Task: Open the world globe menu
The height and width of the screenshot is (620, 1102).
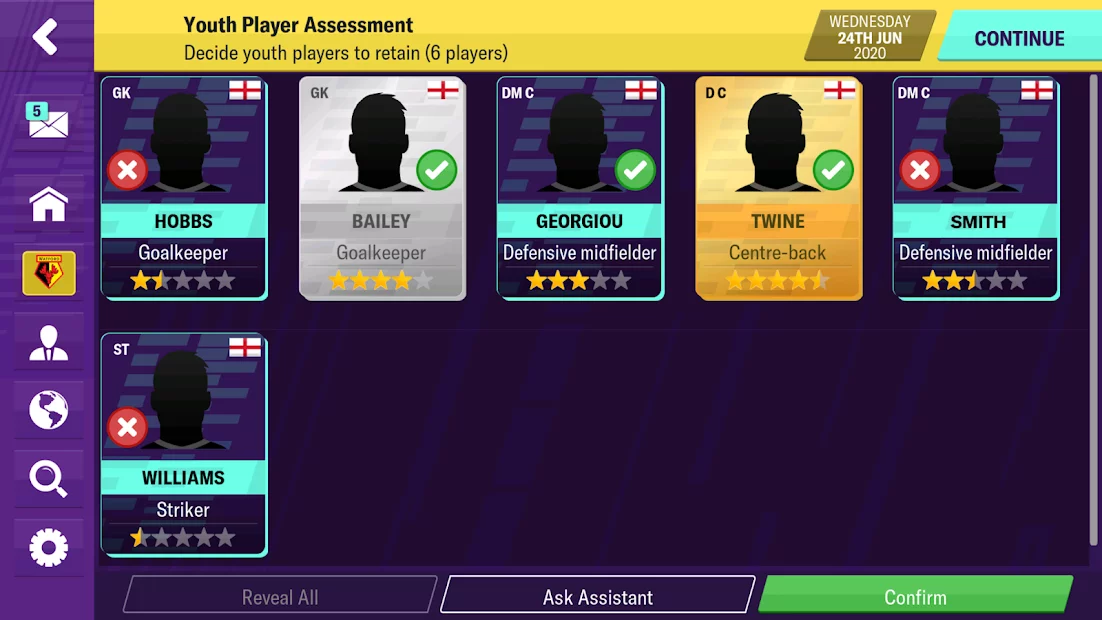Action: click(48, 410)
